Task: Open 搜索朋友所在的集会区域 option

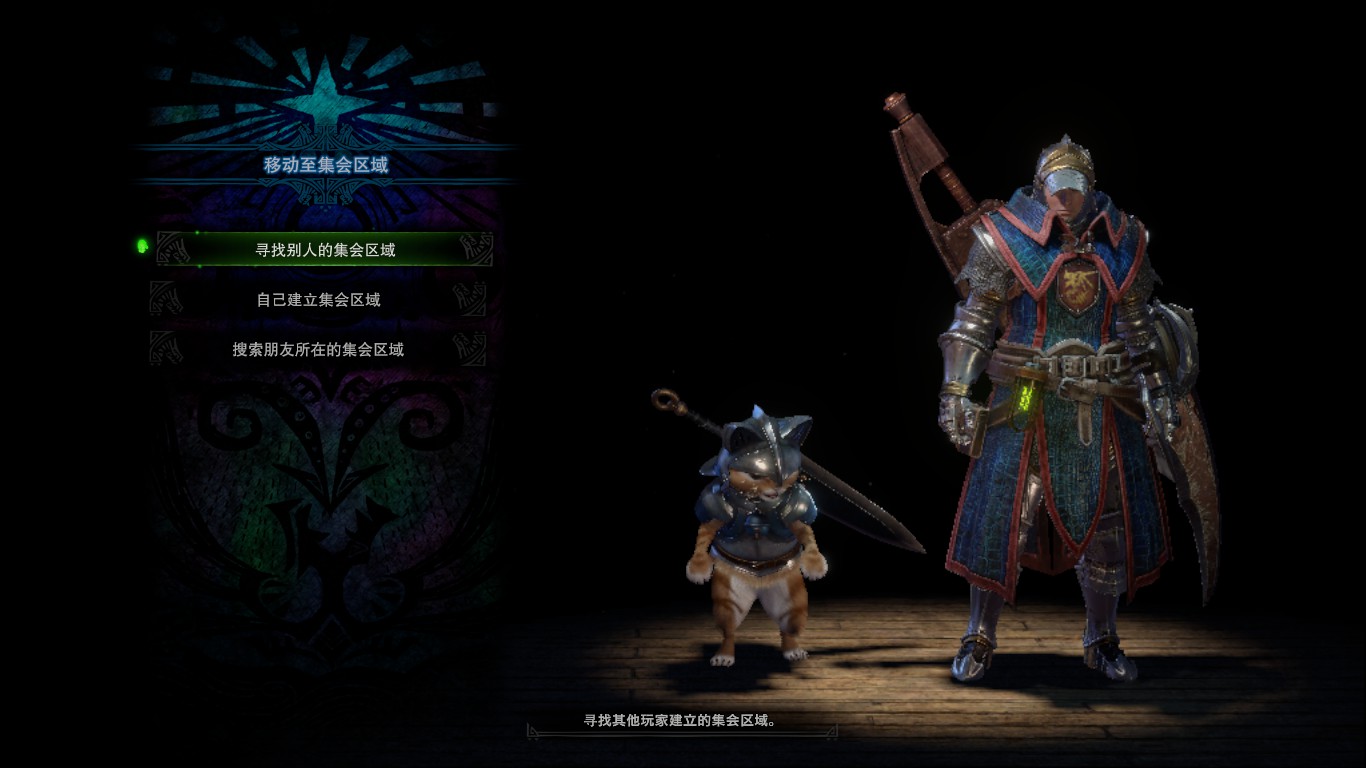Action: 318,349
